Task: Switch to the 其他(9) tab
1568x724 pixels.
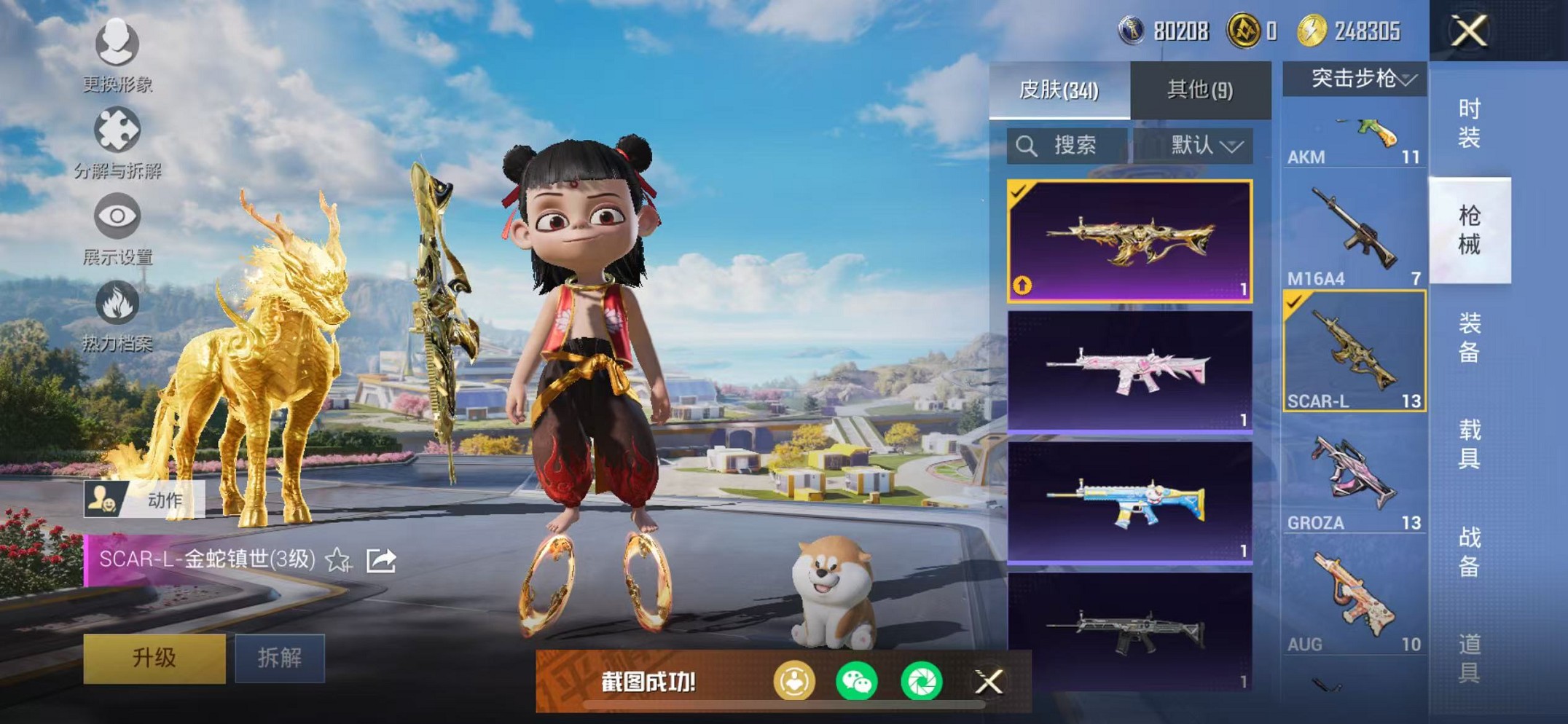Action: coord(1200,90)
